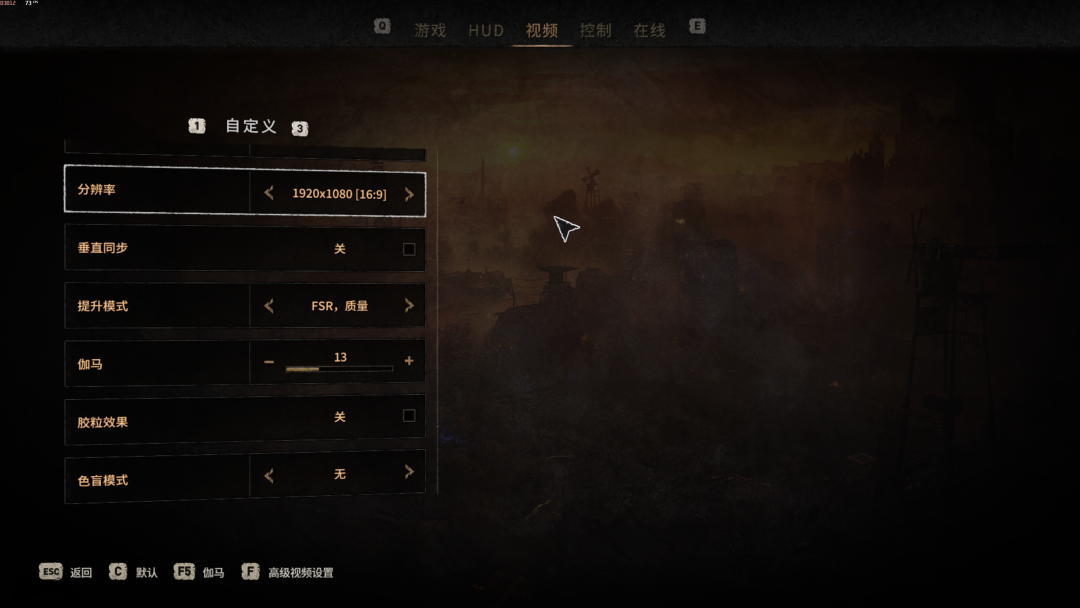Choose the previous 分辨率 option

click(269, 194)
